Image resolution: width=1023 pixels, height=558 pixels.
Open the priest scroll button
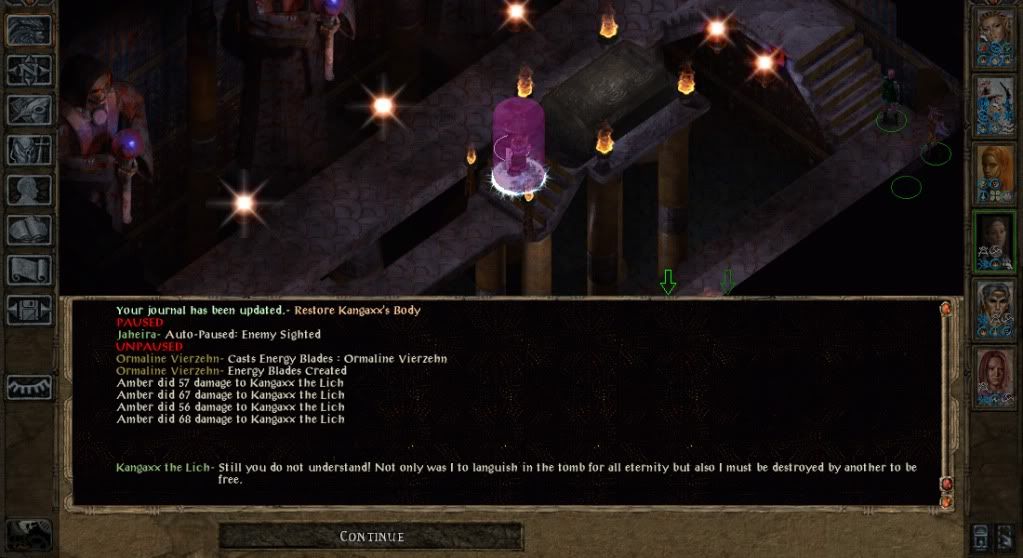point(29,270)
